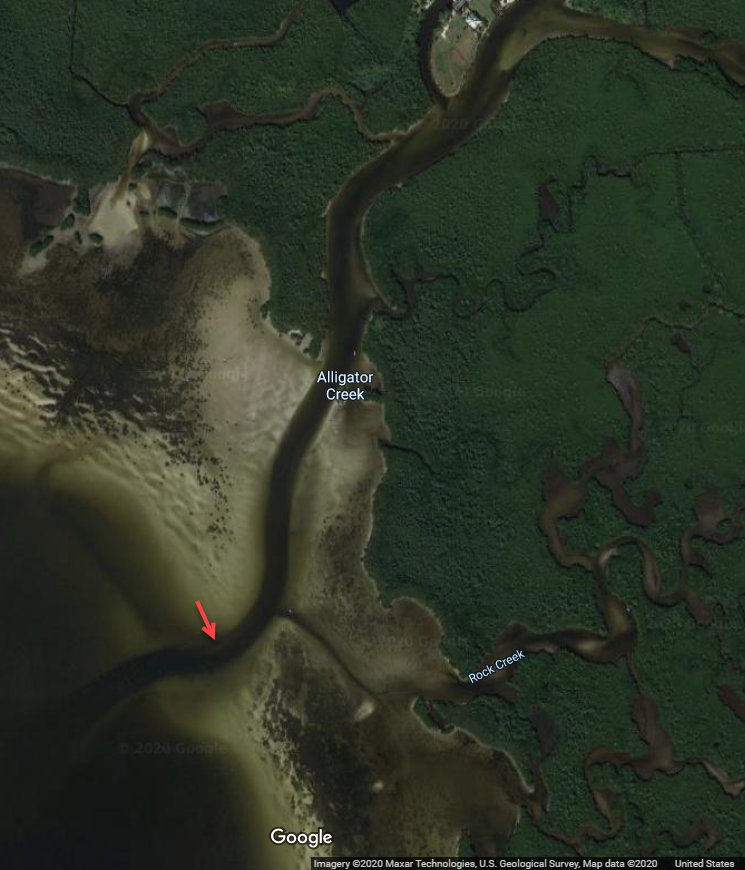This screenshot has width=745, height=870.
Task: Click the Rock Creek map label
Action: point(496,667)
